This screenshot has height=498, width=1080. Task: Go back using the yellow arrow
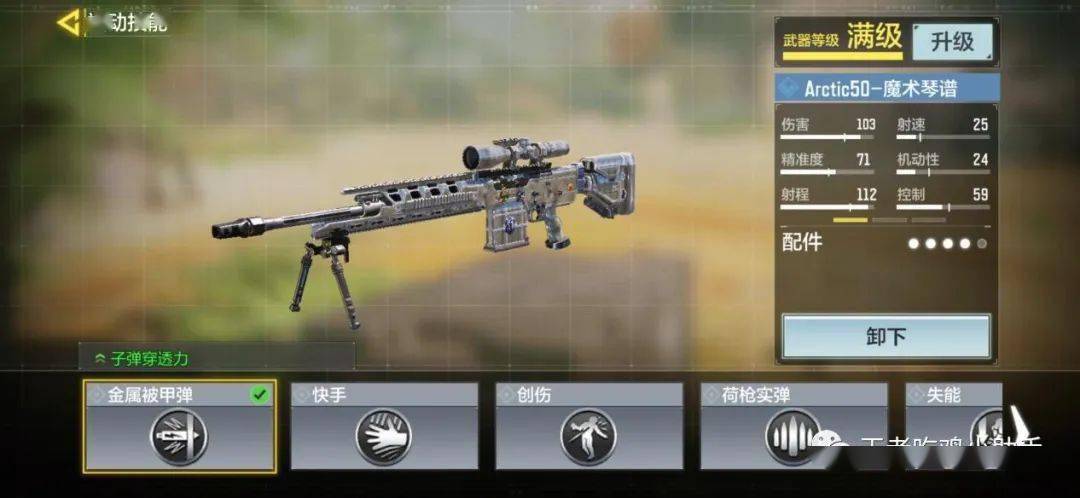point(70,22)
